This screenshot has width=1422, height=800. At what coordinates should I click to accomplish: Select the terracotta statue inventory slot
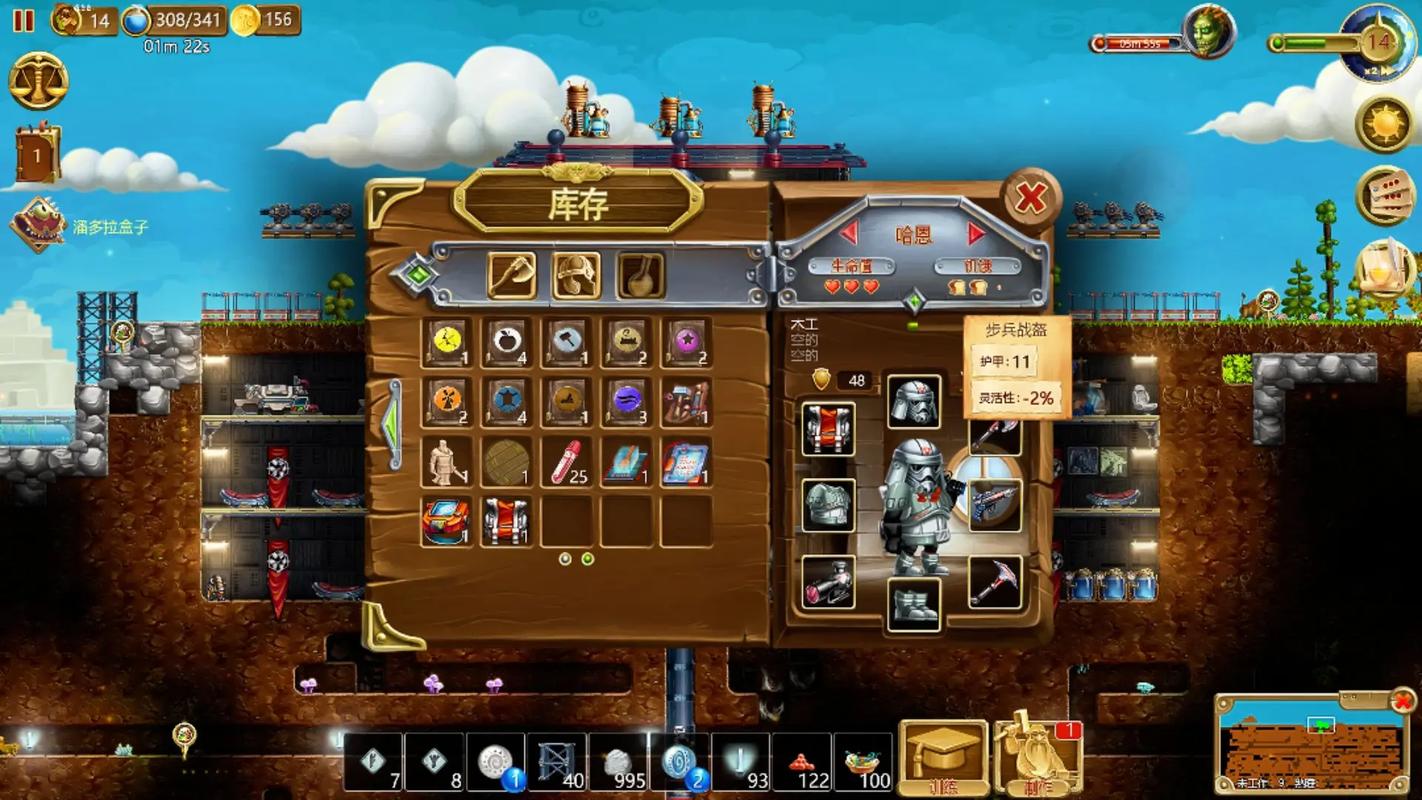tap(446, 462)
